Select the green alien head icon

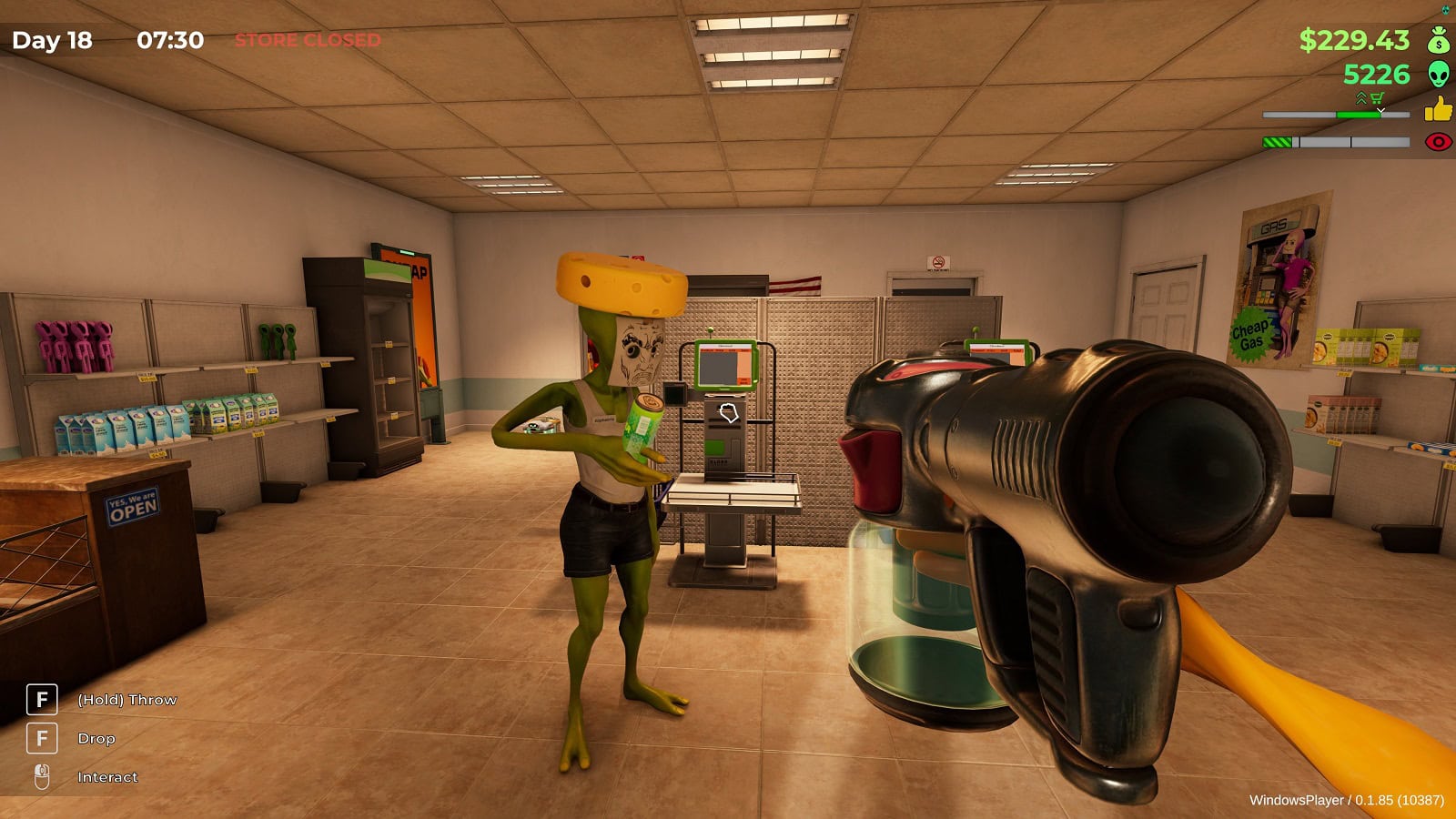pos(1439,75)
